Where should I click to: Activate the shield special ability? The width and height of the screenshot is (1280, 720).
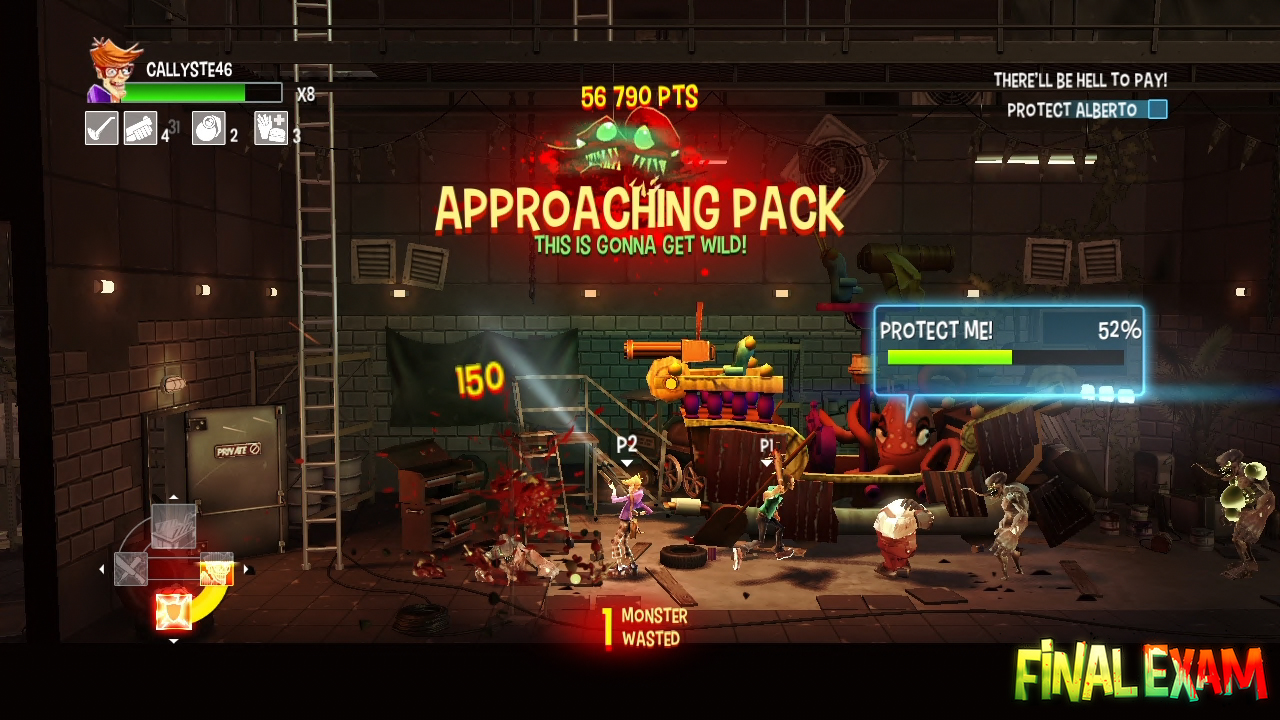pyautogui.click(x=174, y=610)
